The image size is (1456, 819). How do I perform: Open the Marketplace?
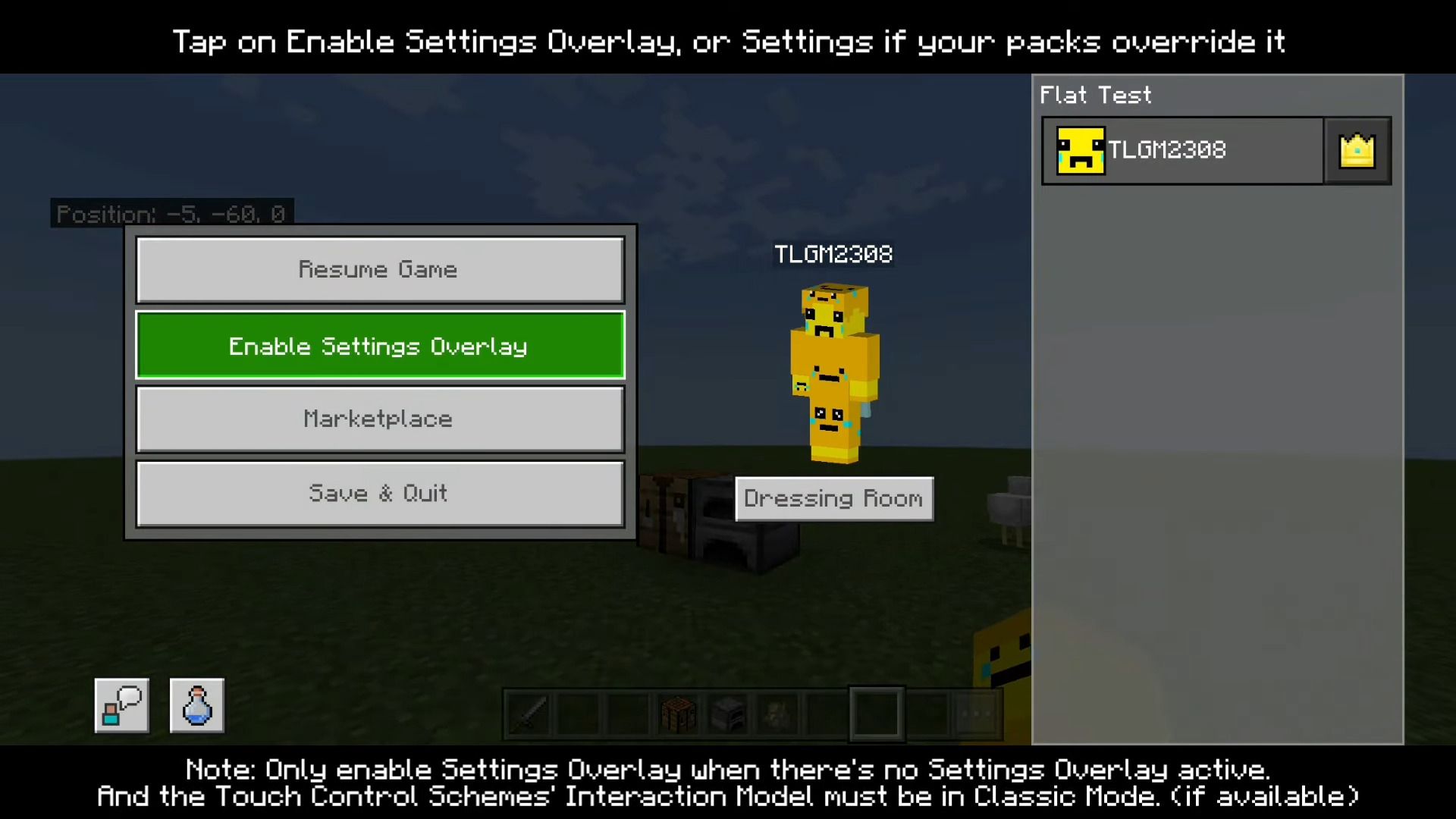coord(380,419)
